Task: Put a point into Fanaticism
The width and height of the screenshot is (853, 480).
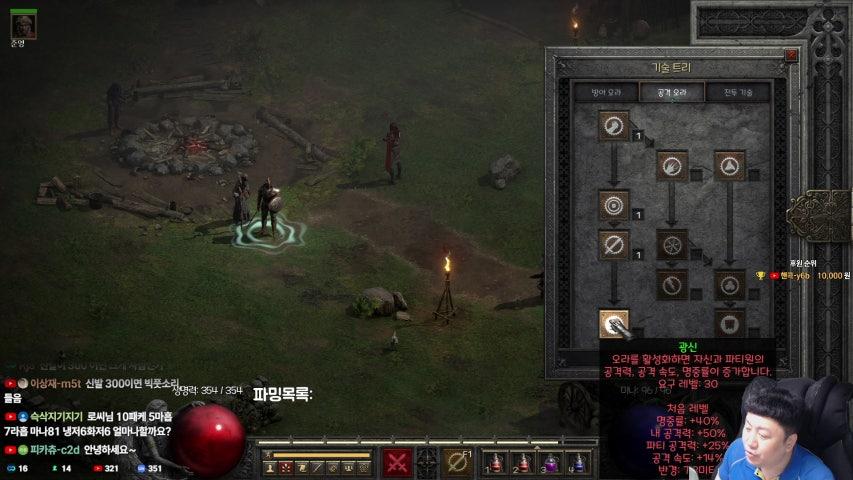Action: [613, 323]
